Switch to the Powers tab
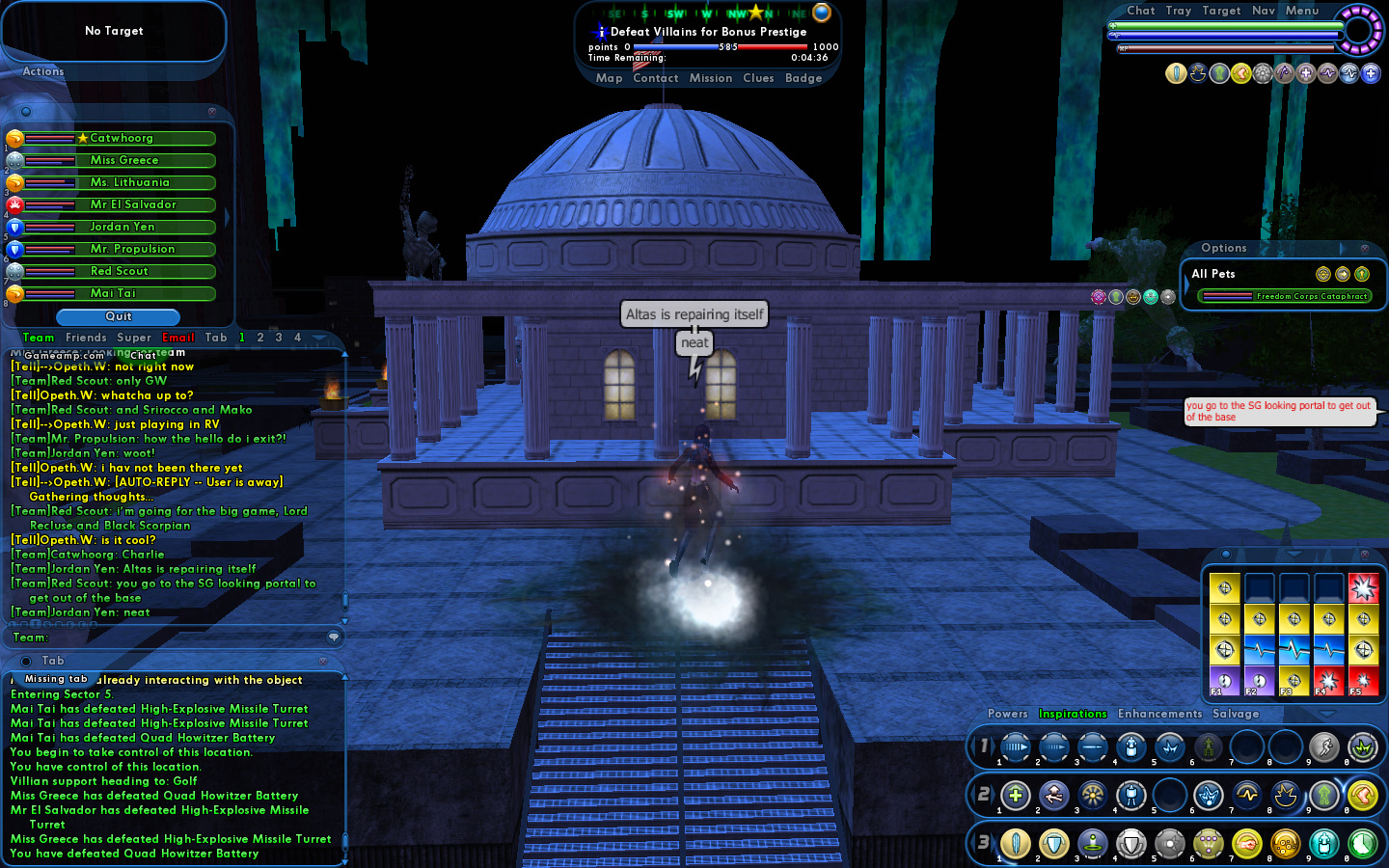 (1008, 714)
